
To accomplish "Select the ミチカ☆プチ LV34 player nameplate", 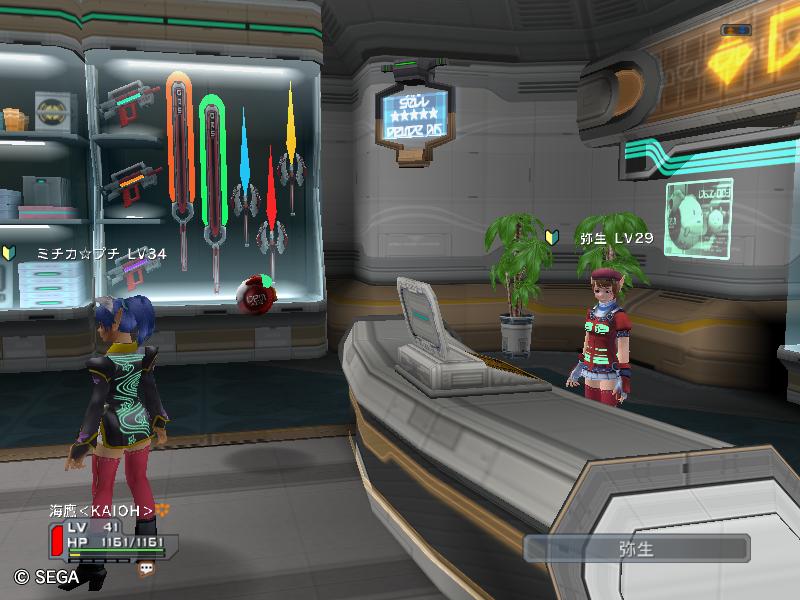I will (101, 254).
